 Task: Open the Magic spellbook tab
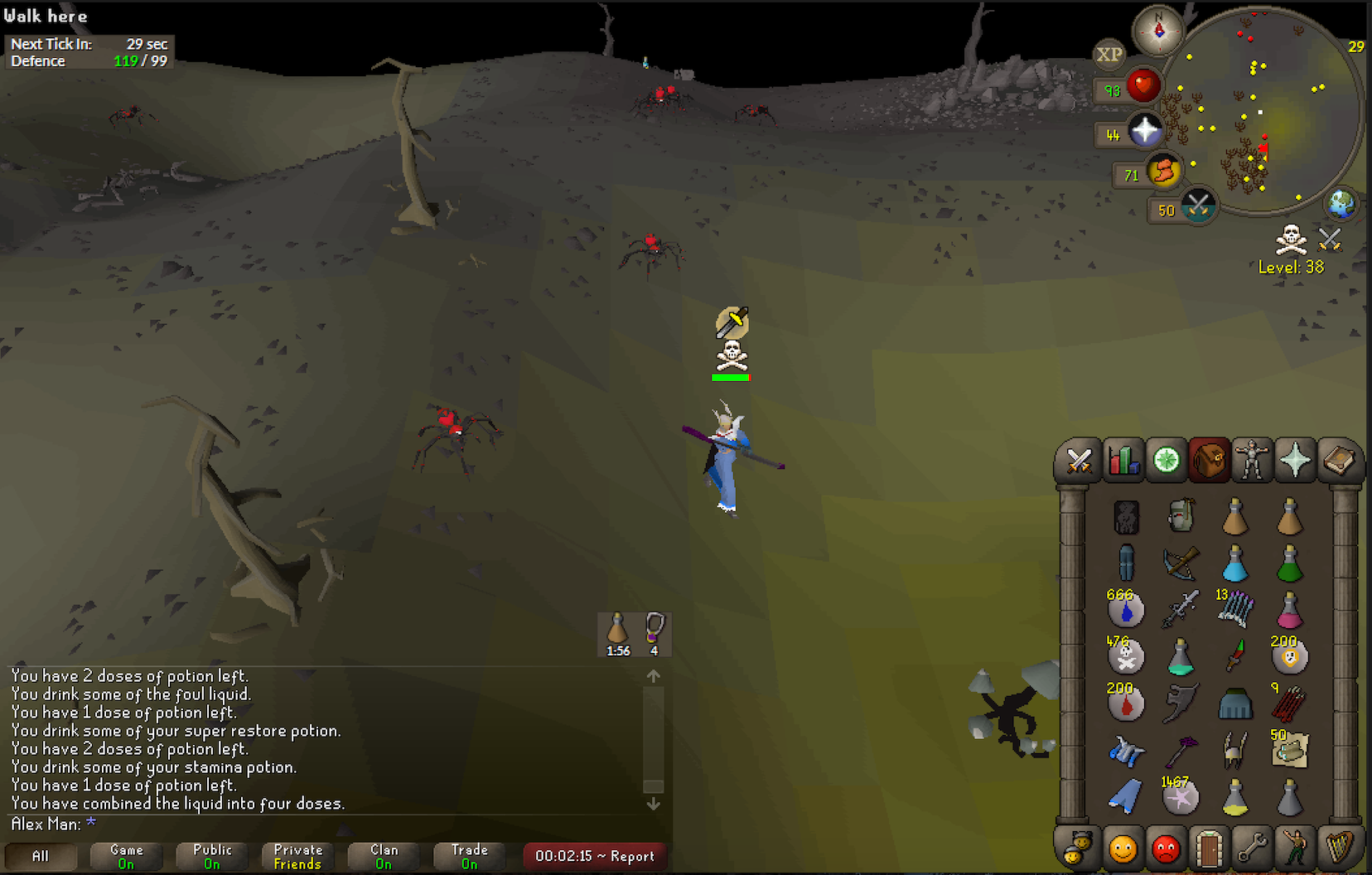click(x=1337, y=461)
